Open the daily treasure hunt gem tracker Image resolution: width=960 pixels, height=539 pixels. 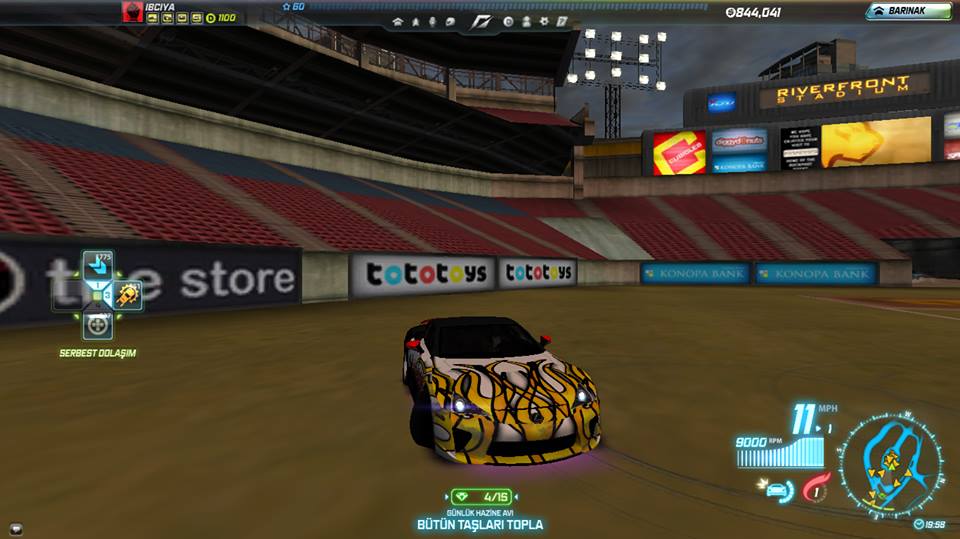pos(480,496)
